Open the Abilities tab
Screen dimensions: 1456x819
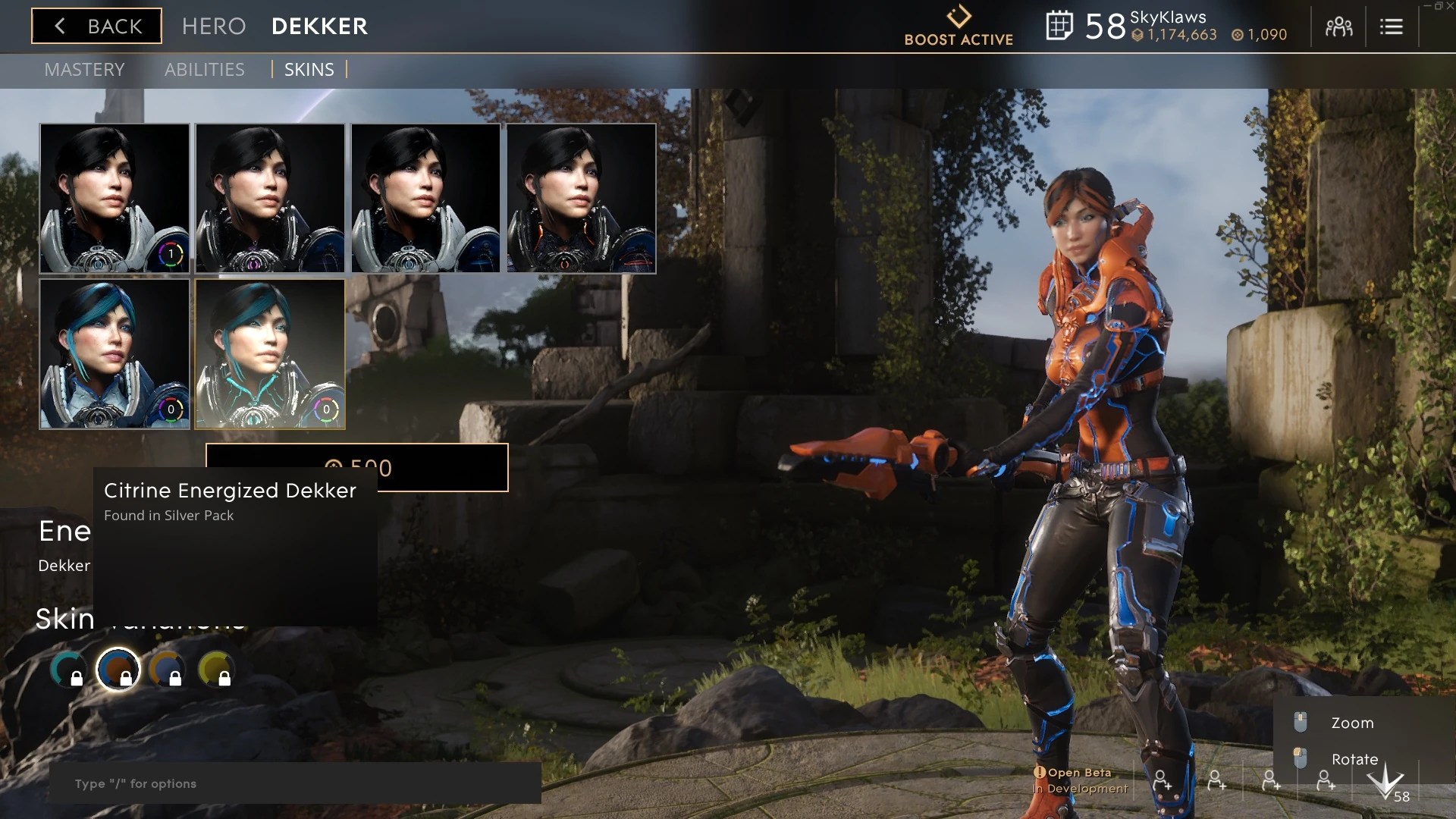click(x=204, y=70)
